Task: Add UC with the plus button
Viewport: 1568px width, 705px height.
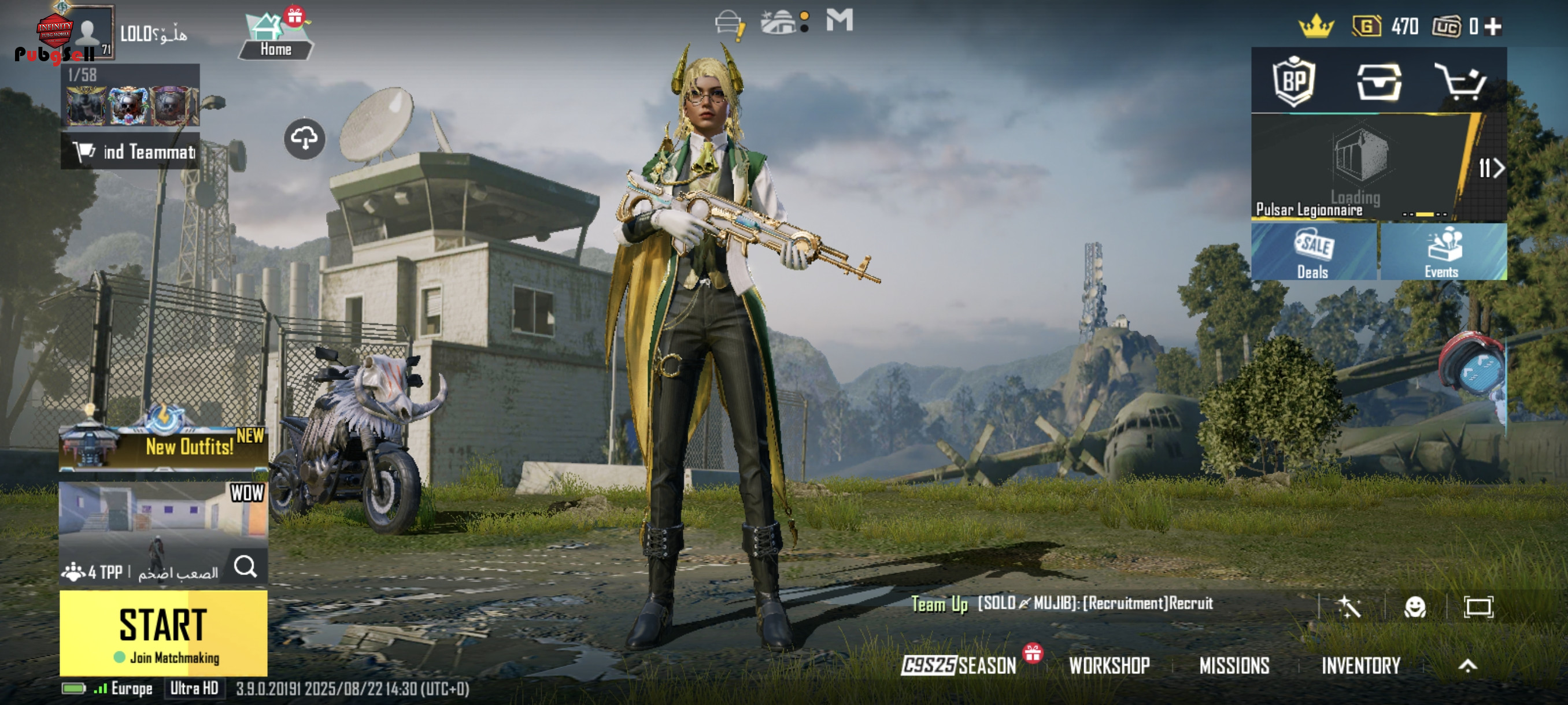Action: (1493, 26)
